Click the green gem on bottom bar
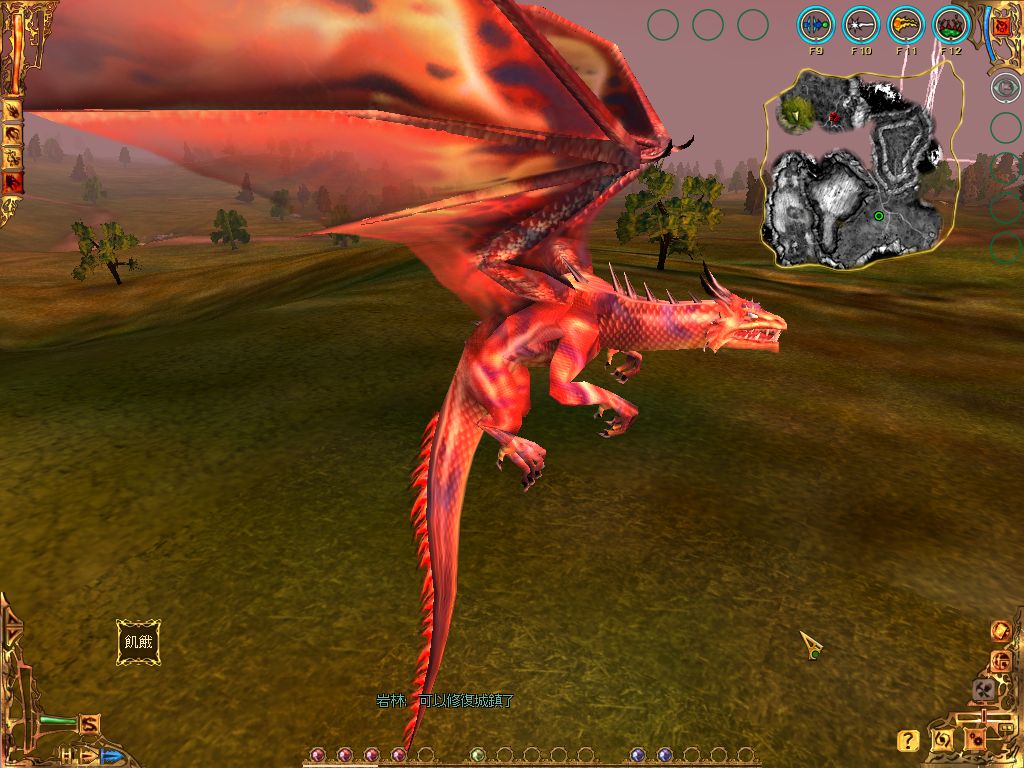 pyautogui.click(x=478, y=755)
